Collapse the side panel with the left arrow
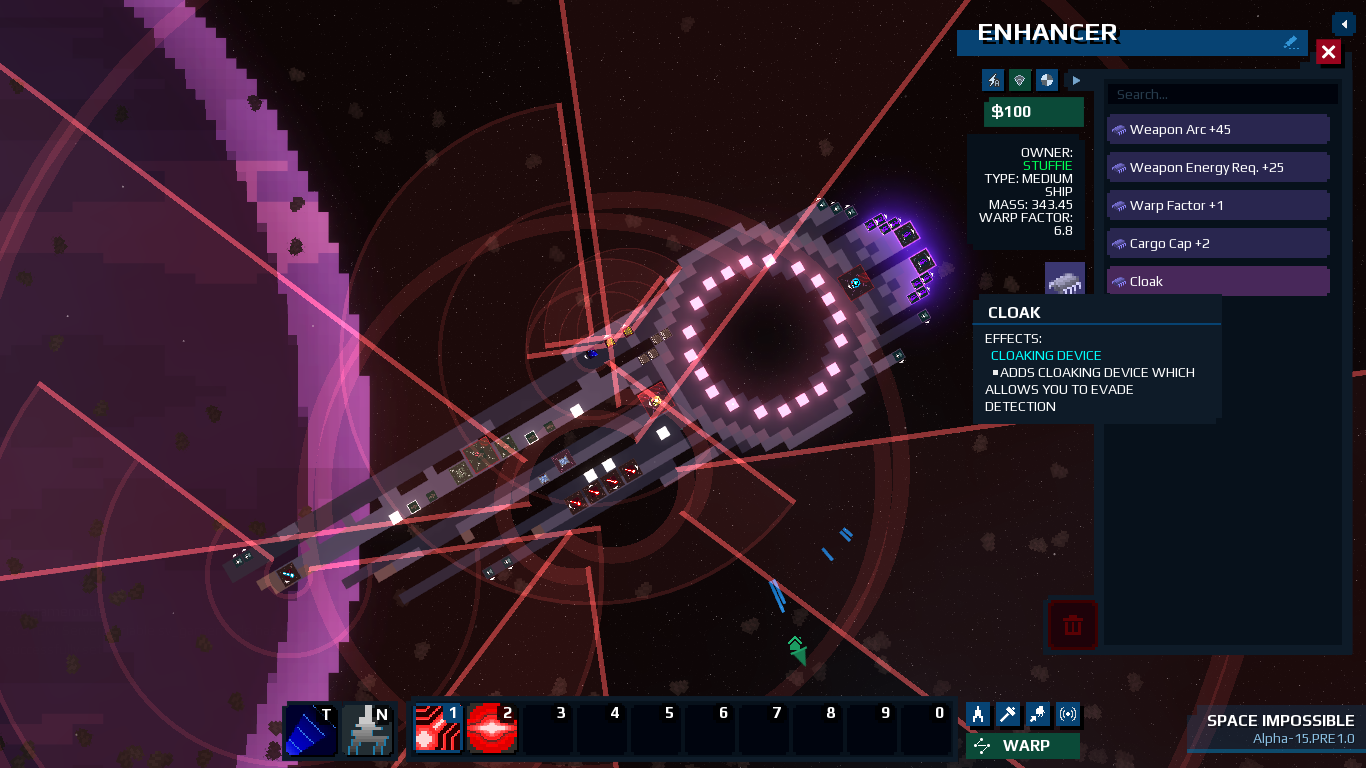 click(x=1343, y=23)
